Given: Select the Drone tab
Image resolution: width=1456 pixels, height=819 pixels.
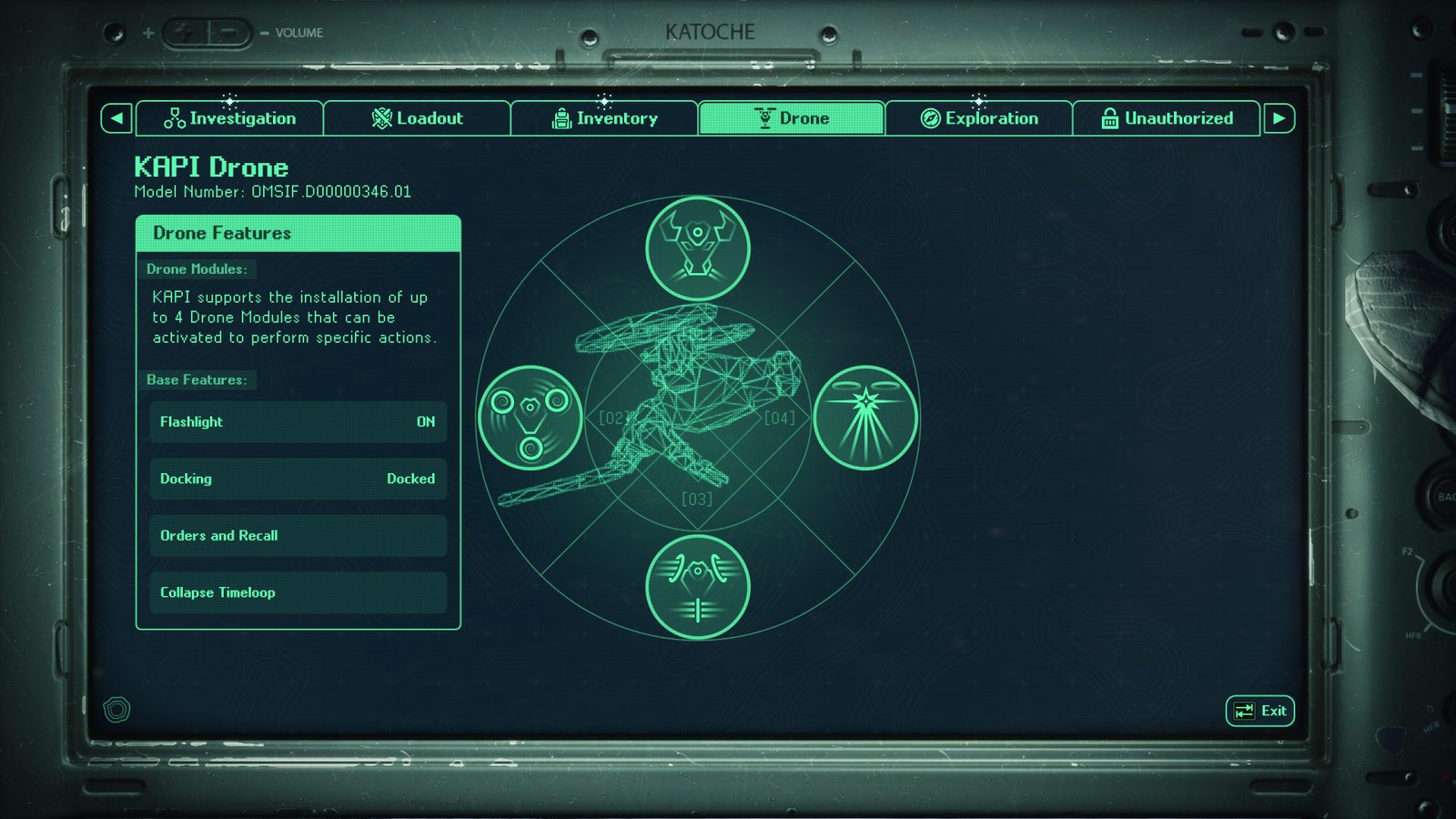Looking at the screenshot, I should 791,118.
